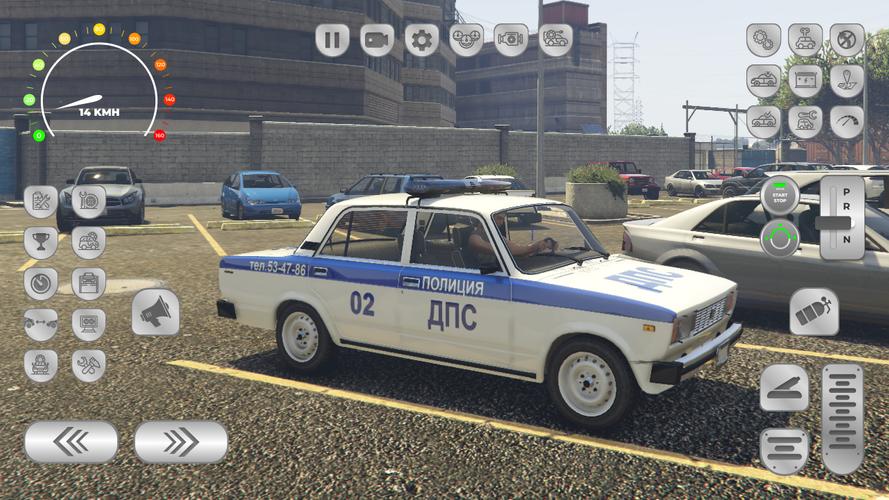The height and width of the screenshot is (500, 889).
Task: Sound the megaphone siren button
Action: point(155,313)
